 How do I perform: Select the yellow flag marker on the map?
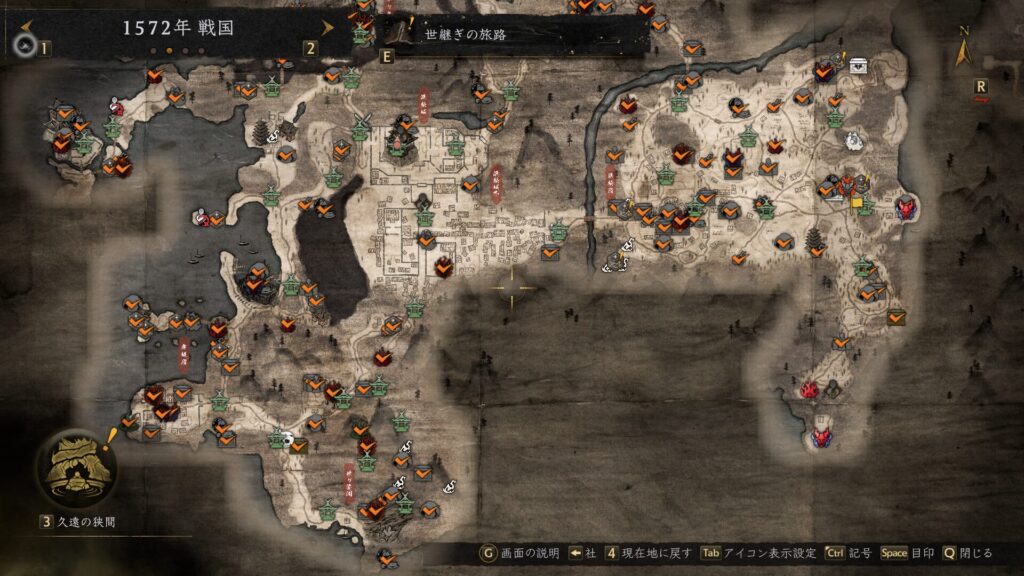857,201
